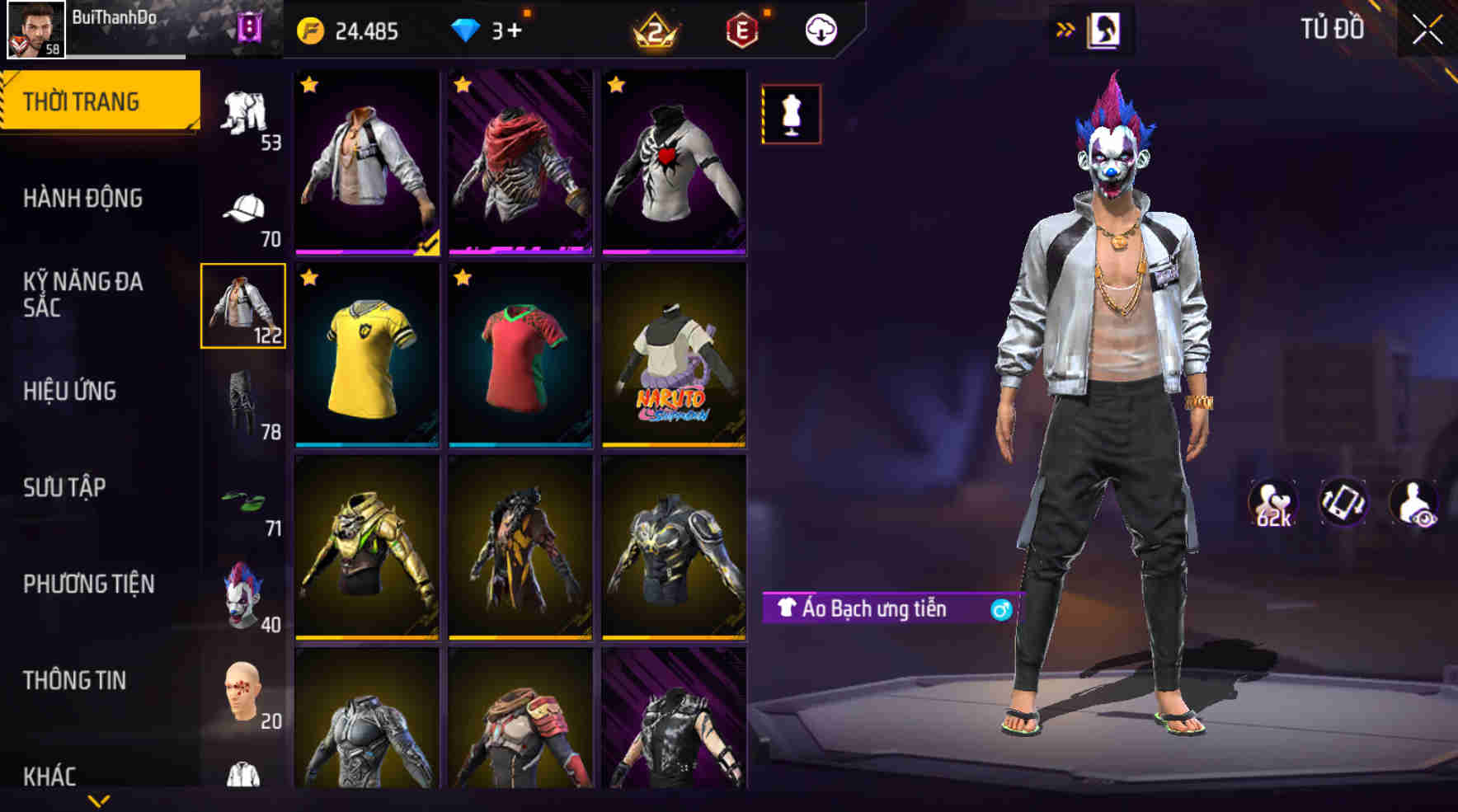Collapse the sidebar using the bottom chevron
Screen dimensions: 1458x812
click(x=99, y=801)
